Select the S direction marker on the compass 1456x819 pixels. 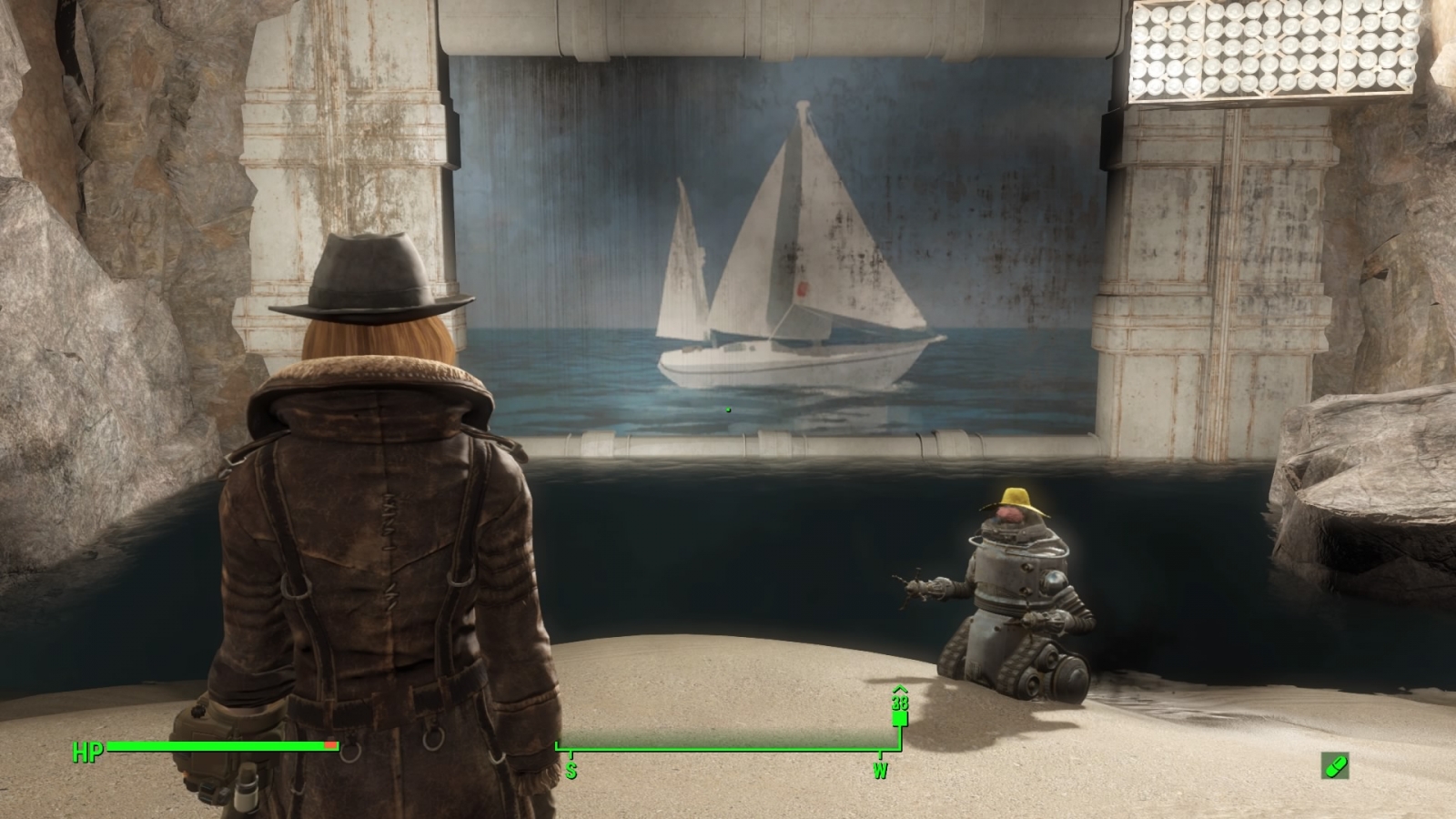571,769
